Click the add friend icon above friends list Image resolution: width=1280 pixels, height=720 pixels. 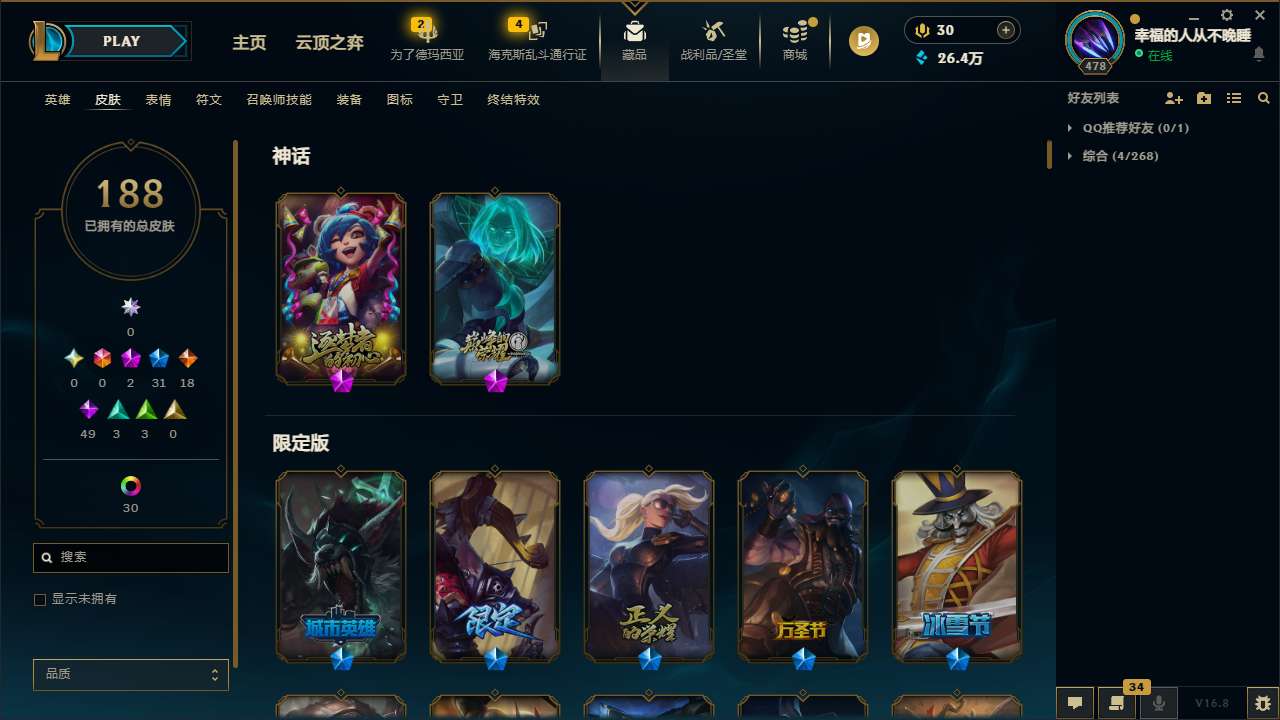pos(1174,98)
